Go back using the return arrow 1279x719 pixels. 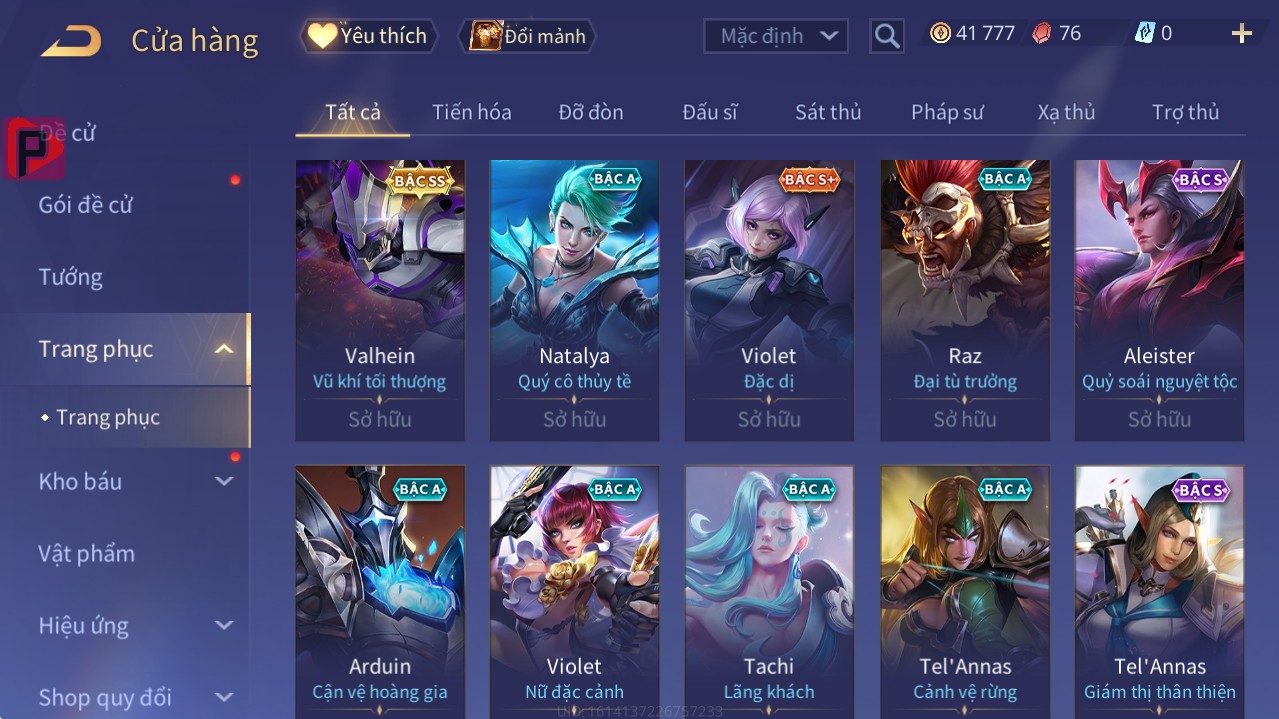pos(71,40)
